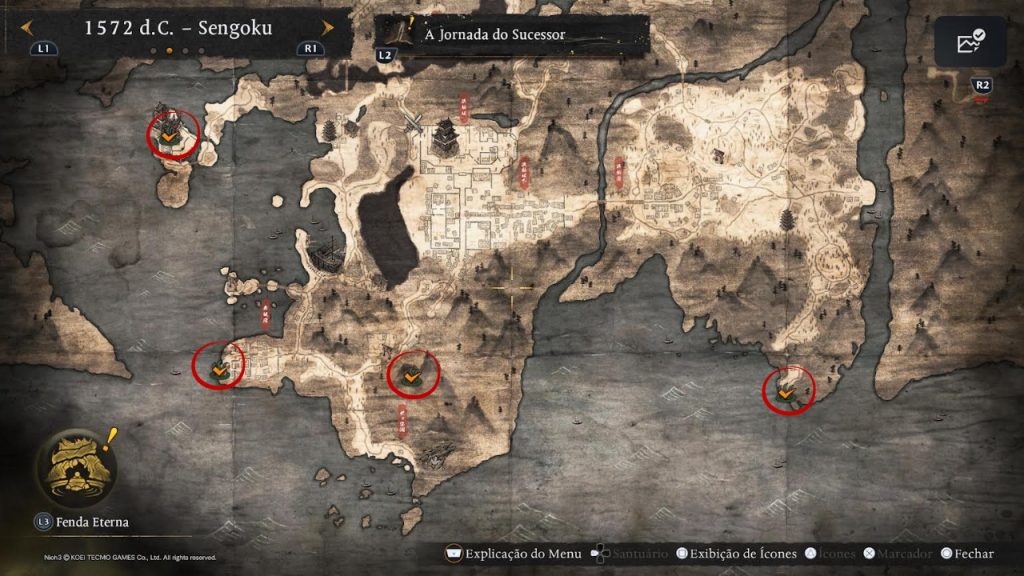Open Explicação do Menu

pos(512,553)
